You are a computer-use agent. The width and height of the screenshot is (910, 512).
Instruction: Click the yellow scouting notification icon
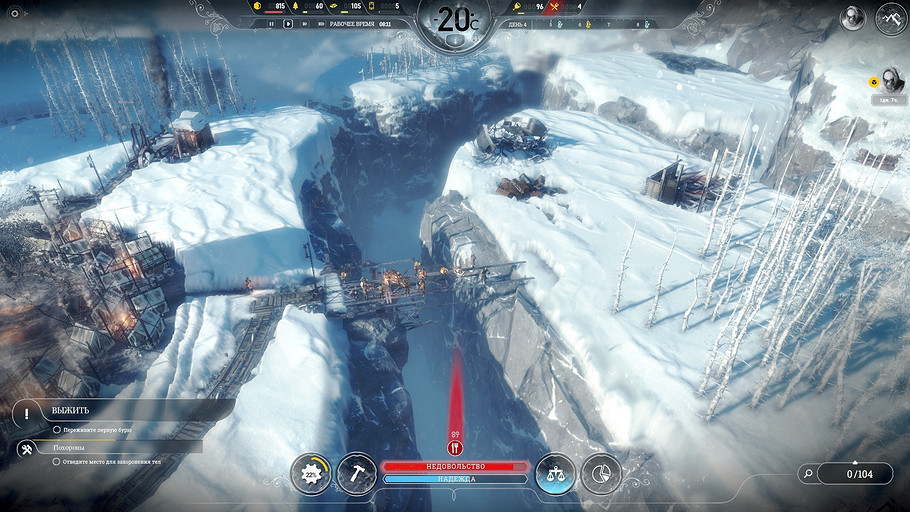873,83
